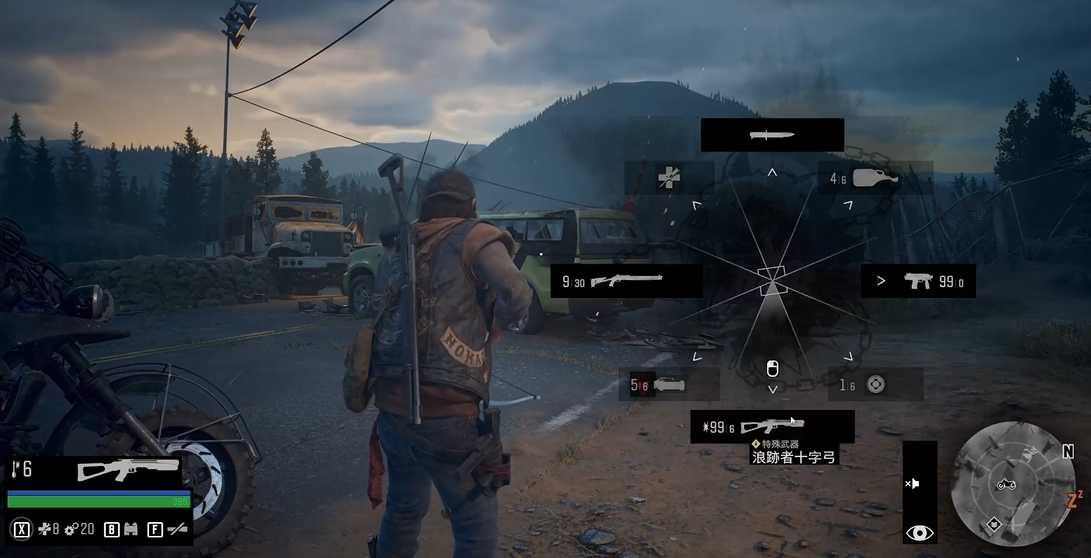
Task: Click the orange sleep Zz marker
Action: point(1075,497)
